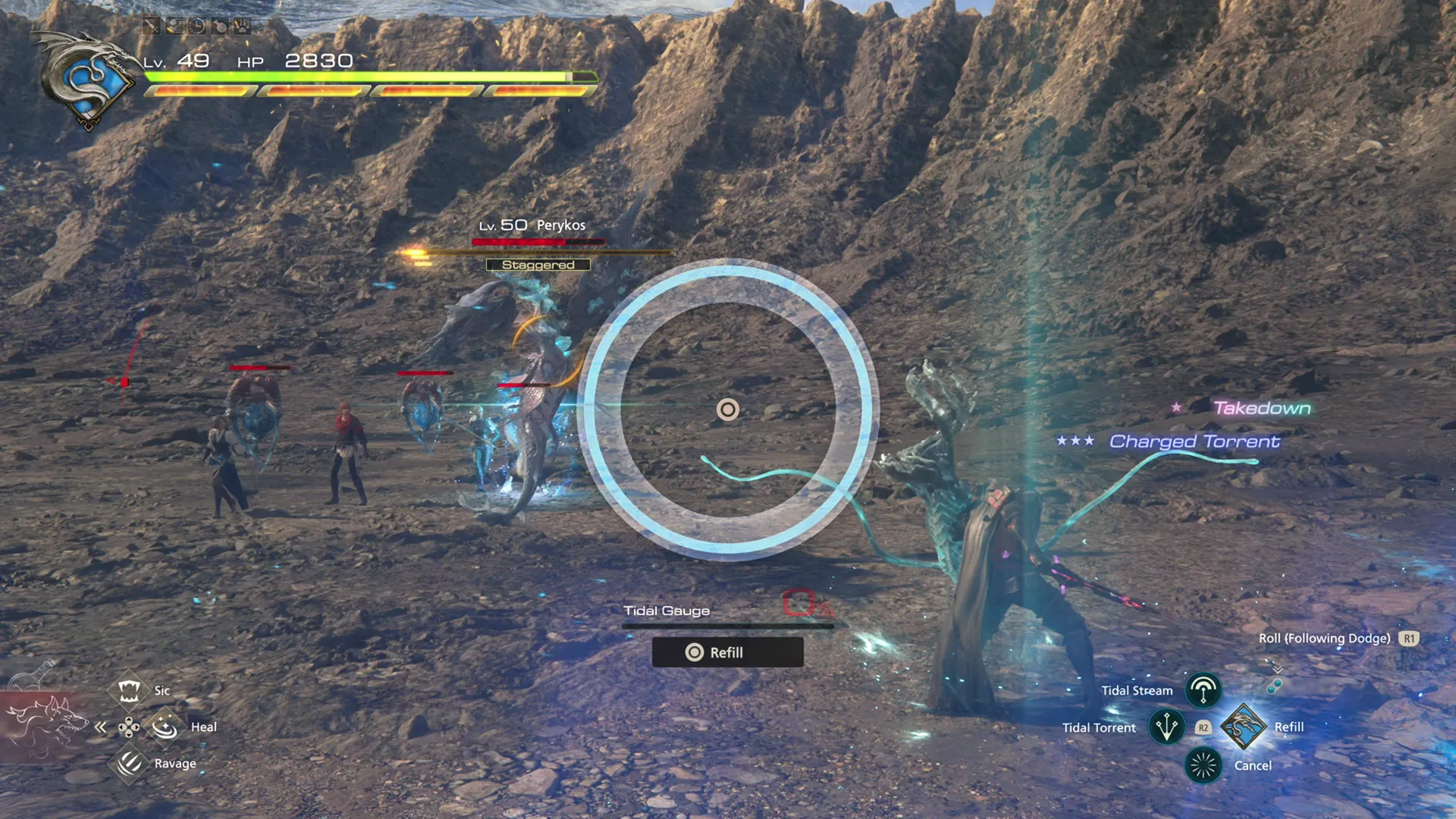Collapse Torgal's command wheel with the double chevron
The width and height of the screenshot is (1456, 819).
[x=102, y=726]
